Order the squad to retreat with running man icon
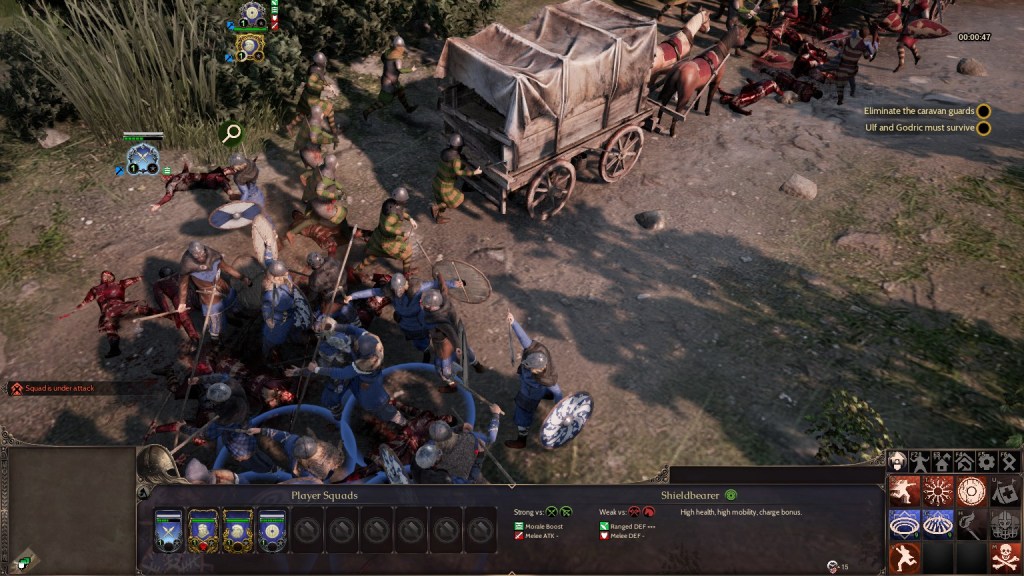The width and height of the screenshot is (1024, 576). point(904,557)
